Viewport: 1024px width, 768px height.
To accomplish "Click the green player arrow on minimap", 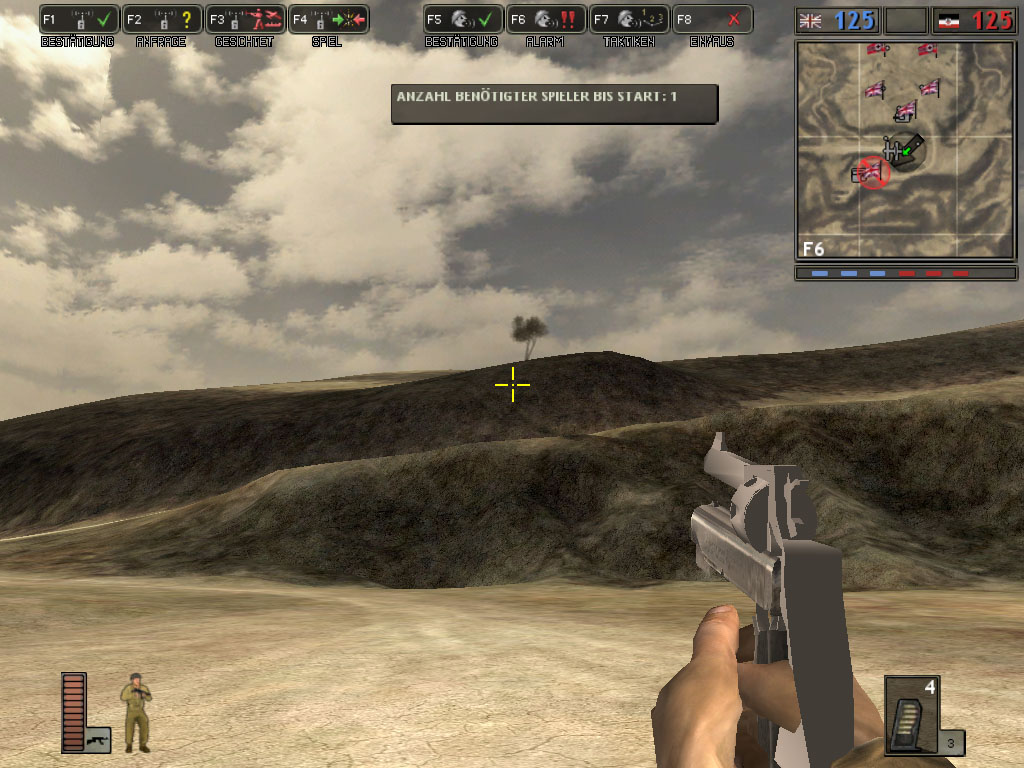I will (906, 151).
